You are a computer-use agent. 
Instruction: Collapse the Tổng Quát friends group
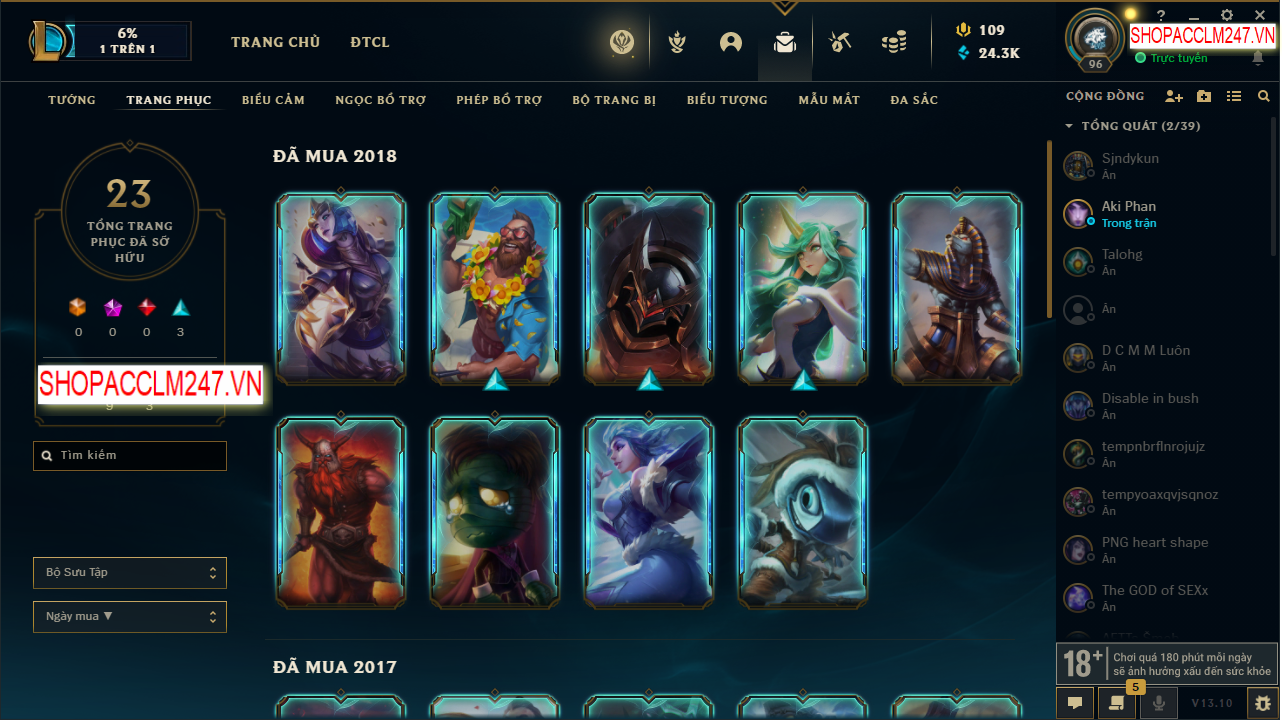point(1069,126)
